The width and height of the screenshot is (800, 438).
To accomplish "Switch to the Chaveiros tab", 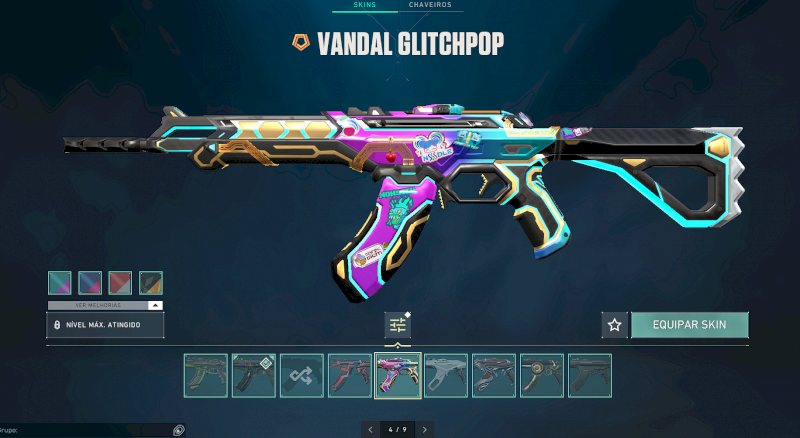I will click(430, 5).
